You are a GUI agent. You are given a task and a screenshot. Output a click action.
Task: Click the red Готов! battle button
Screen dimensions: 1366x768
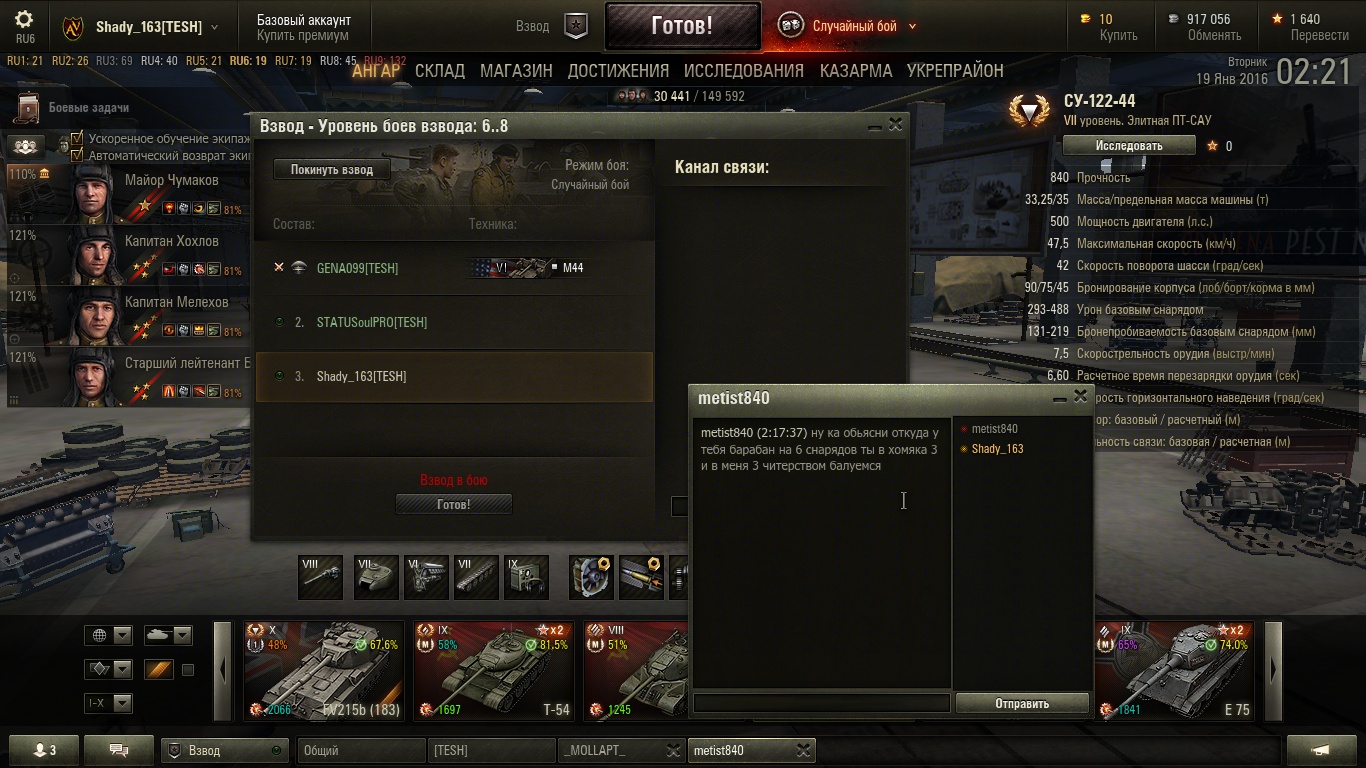click(x=682, y=26)
